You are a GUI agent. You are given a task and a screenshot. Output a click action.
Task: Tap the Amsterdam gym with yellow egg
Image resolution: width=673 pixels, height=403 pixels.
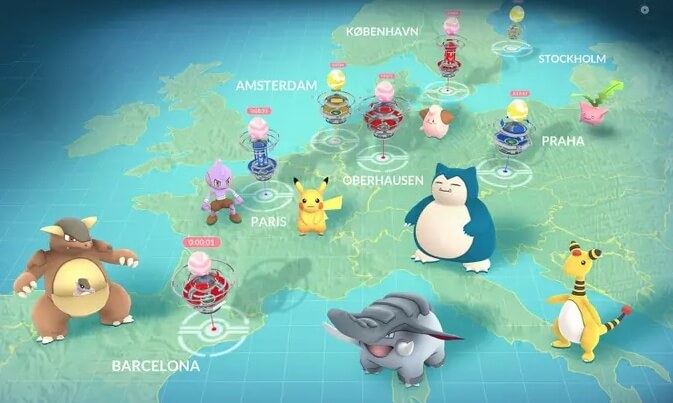(x=335, y=104)
